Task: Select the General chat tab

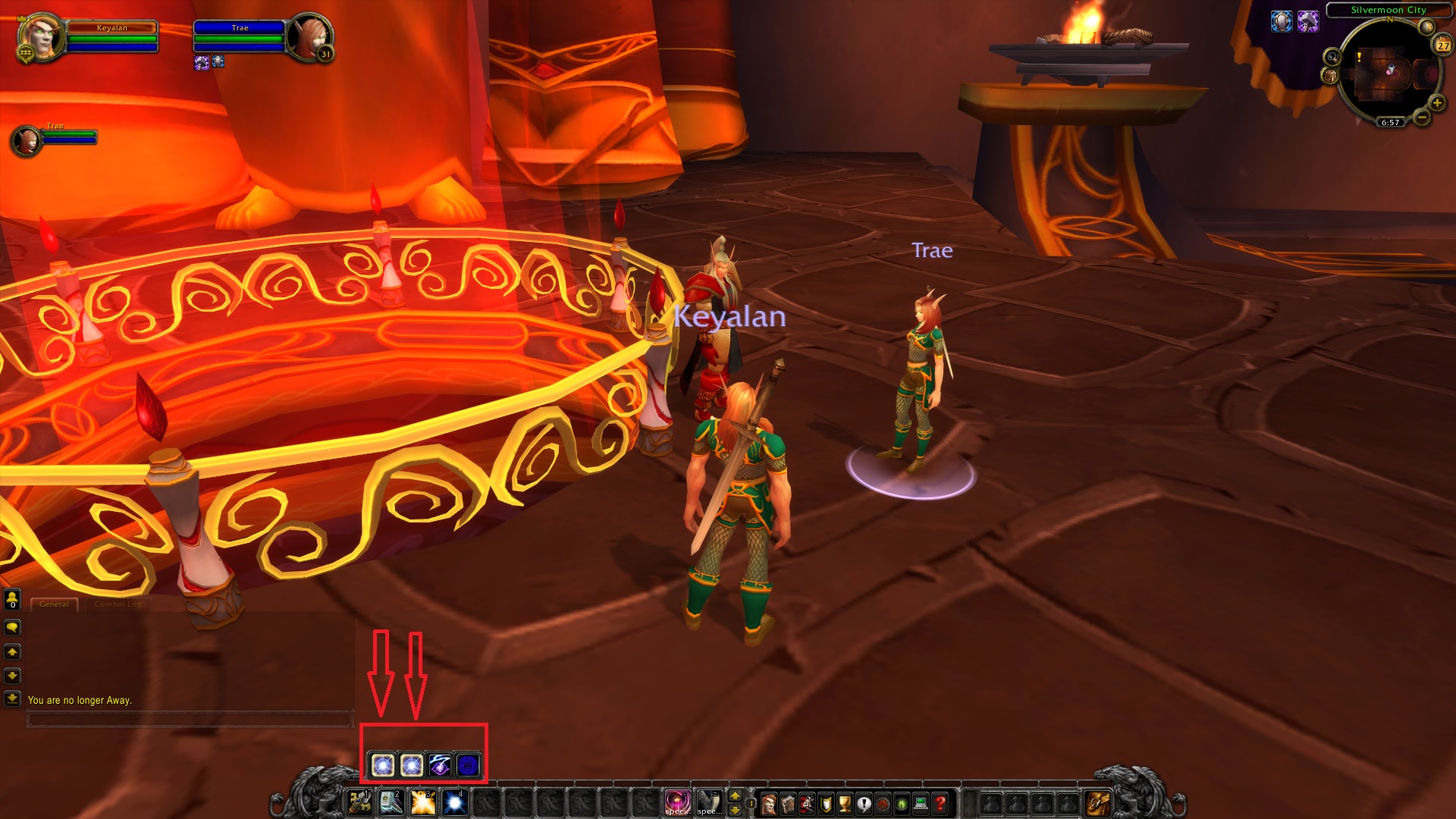Action: [54, 604]
